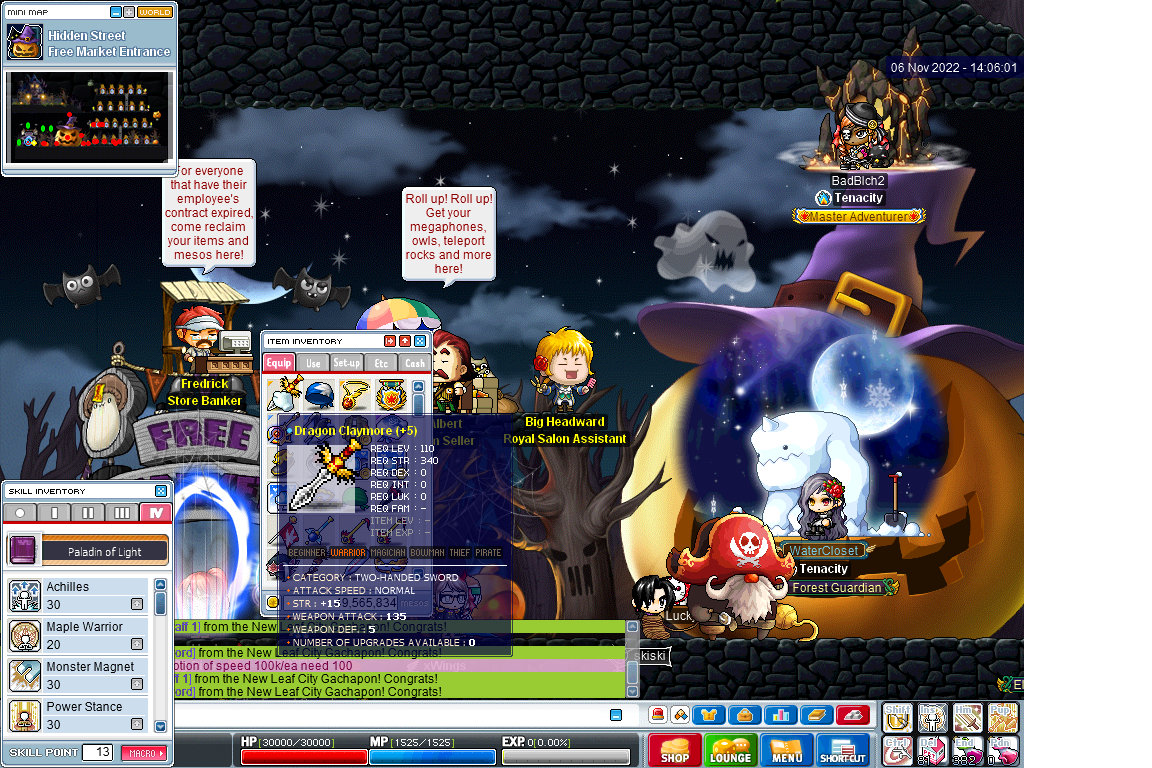Switch to the Use inventory tab
Viewport: 1152px width, 768px height.
313,363
